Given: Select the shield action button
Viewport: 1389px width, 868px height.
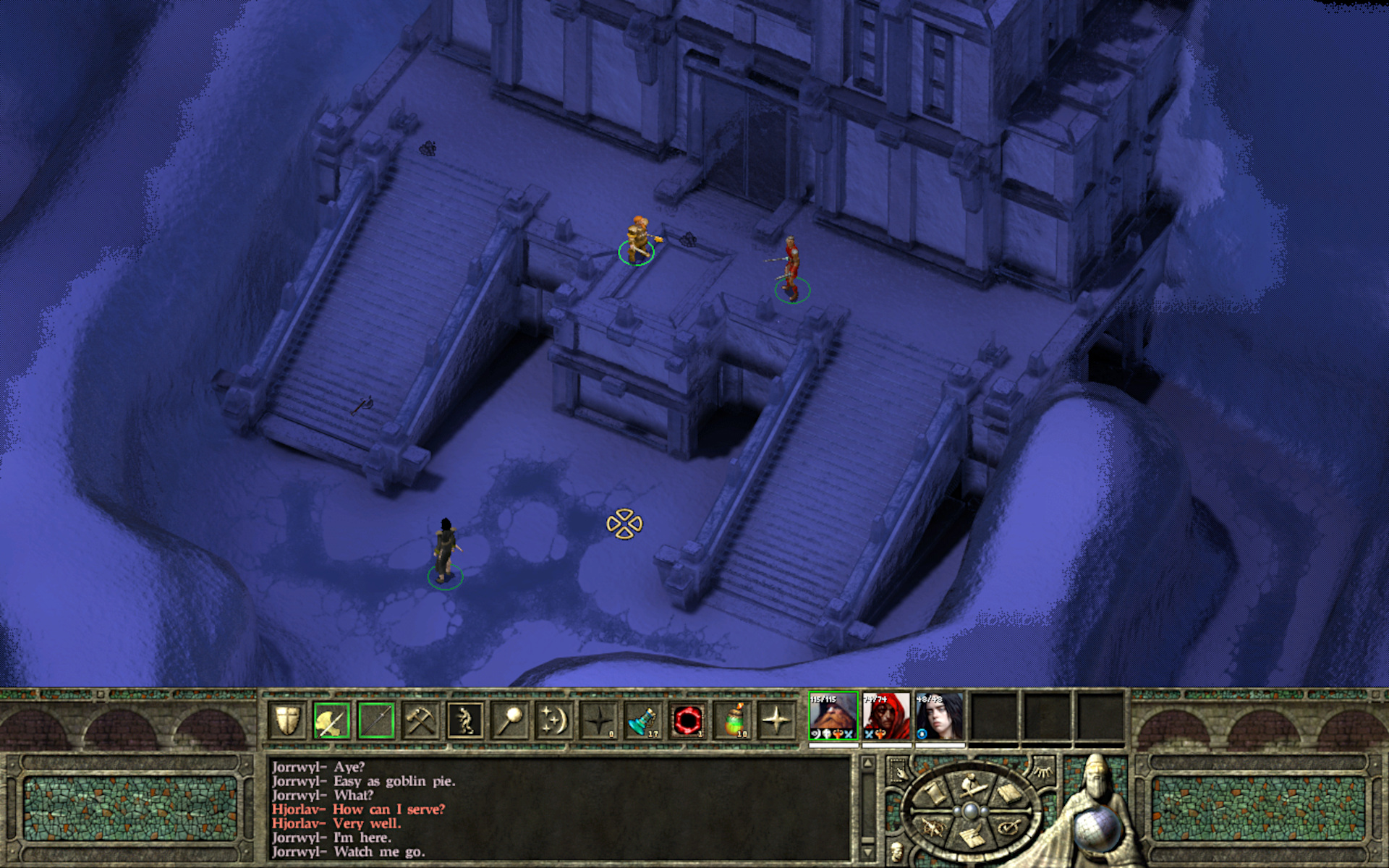Looking at the screenshot, I should coord(286,720).
